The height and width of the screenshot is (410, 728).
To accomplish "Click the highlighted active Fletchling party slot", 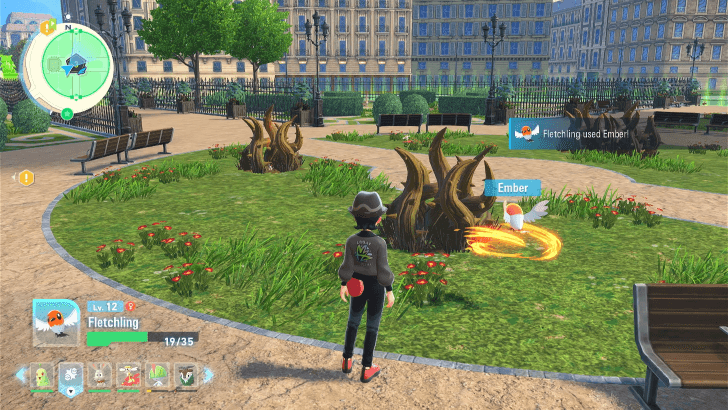I will [71, 375].
